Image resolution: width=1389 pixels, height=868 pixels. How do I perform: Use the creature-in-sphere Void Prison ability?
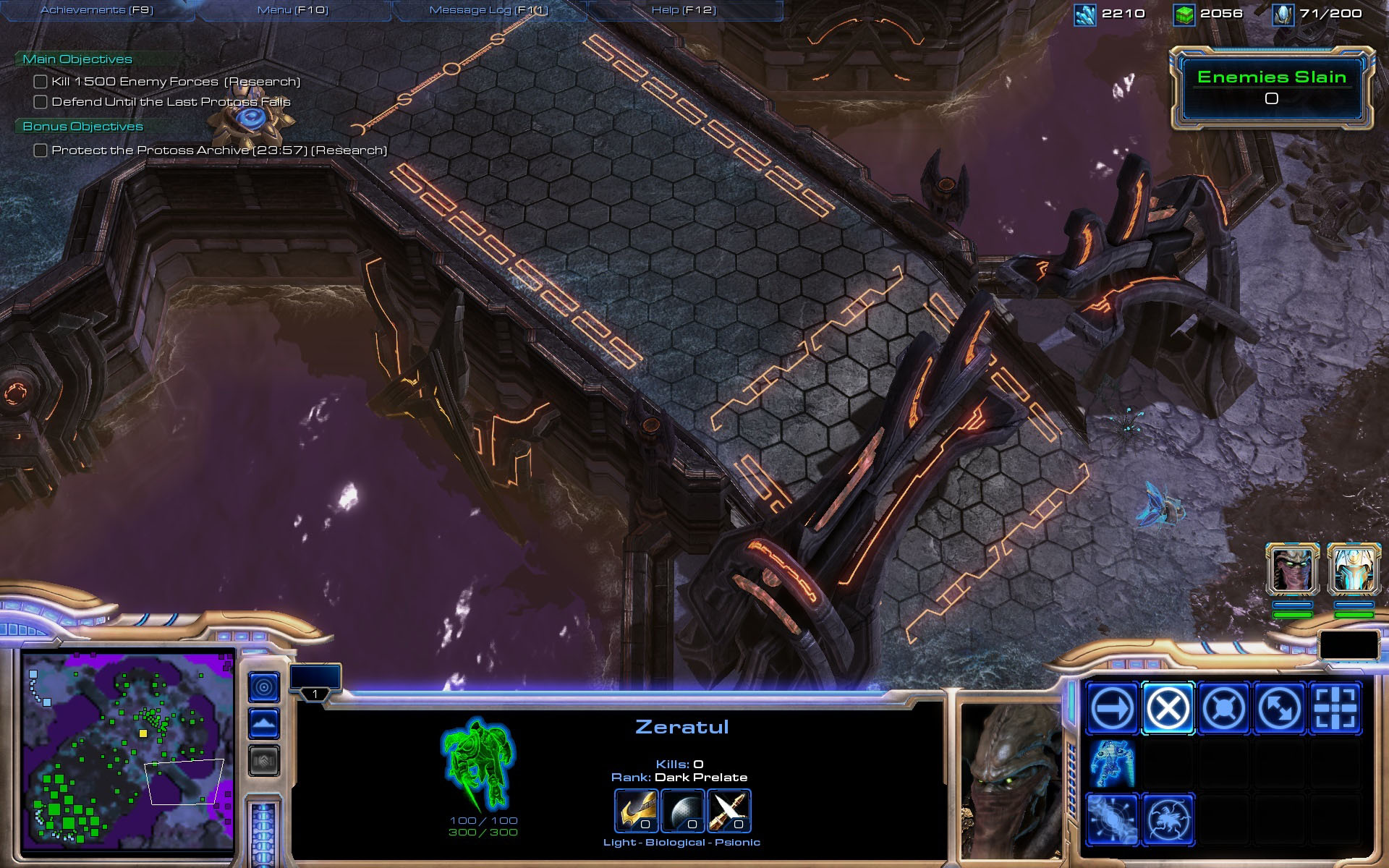(x=1168, y=820)
